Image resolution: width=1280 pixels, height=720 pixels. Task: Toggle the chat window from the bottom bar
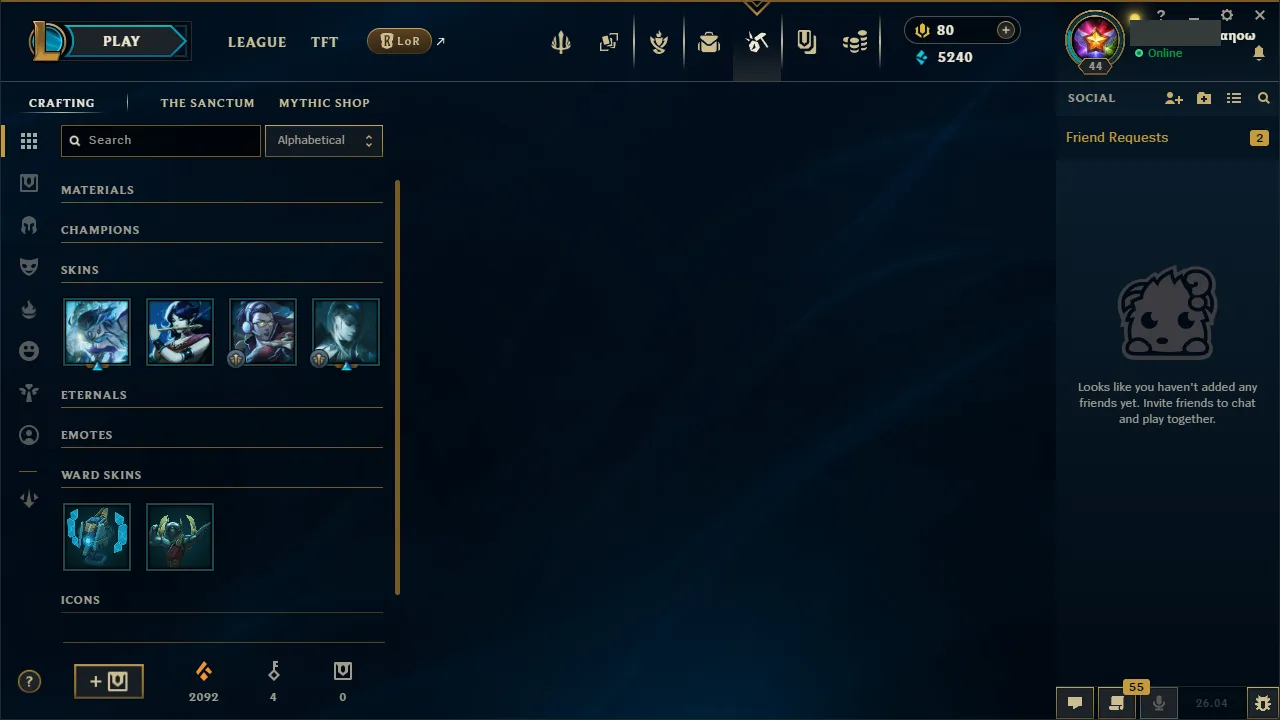click(x=1074, y=702)
